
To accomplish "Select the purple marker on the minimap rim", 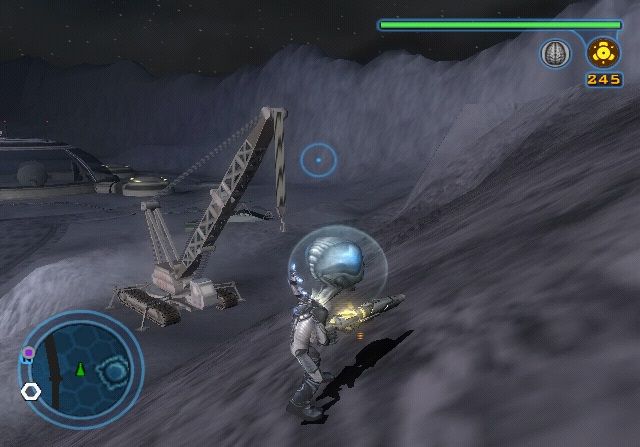I will point(29,353).
